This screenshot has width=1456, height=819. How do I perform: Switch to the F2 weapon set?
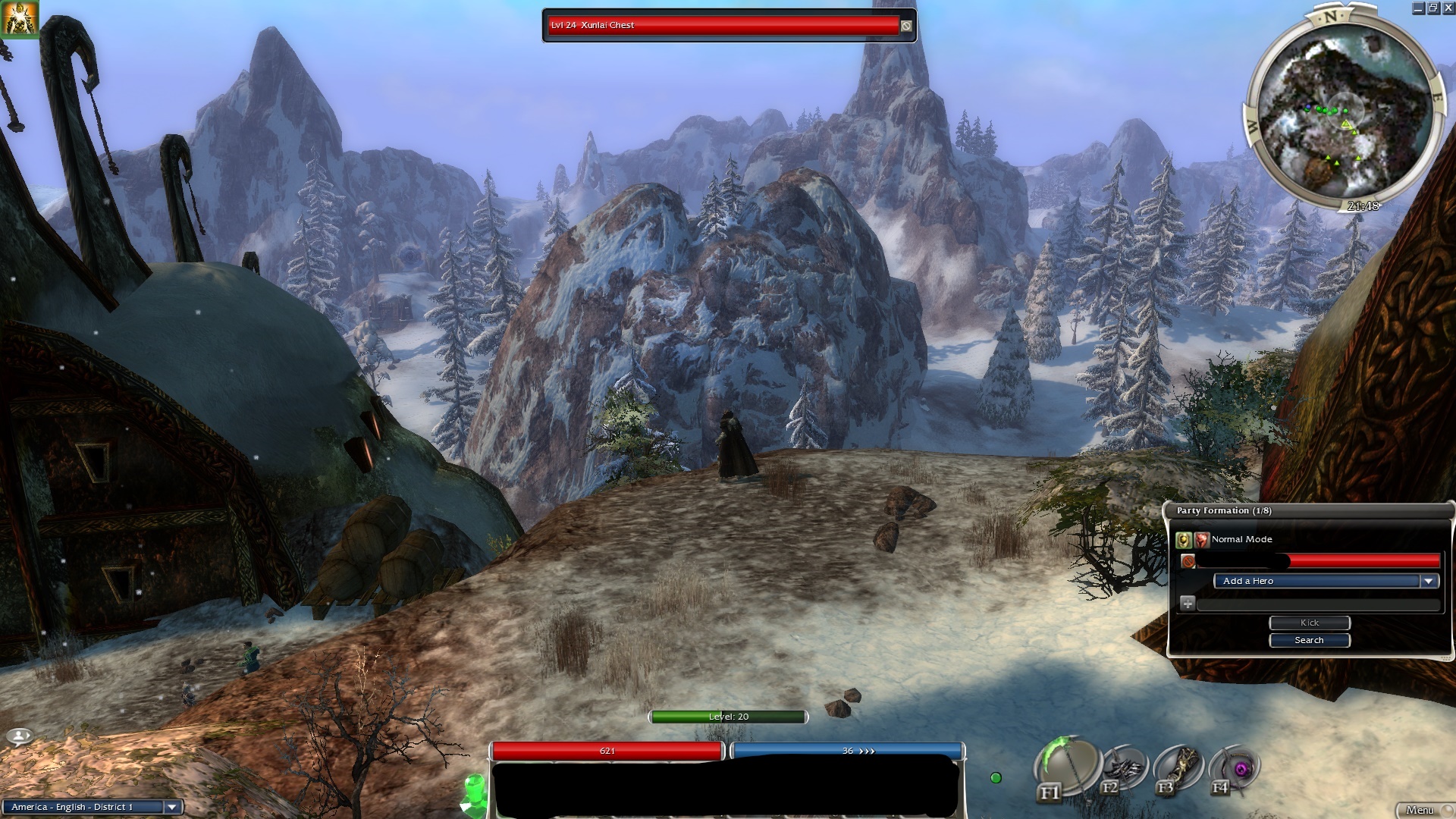coord(1125,768)
